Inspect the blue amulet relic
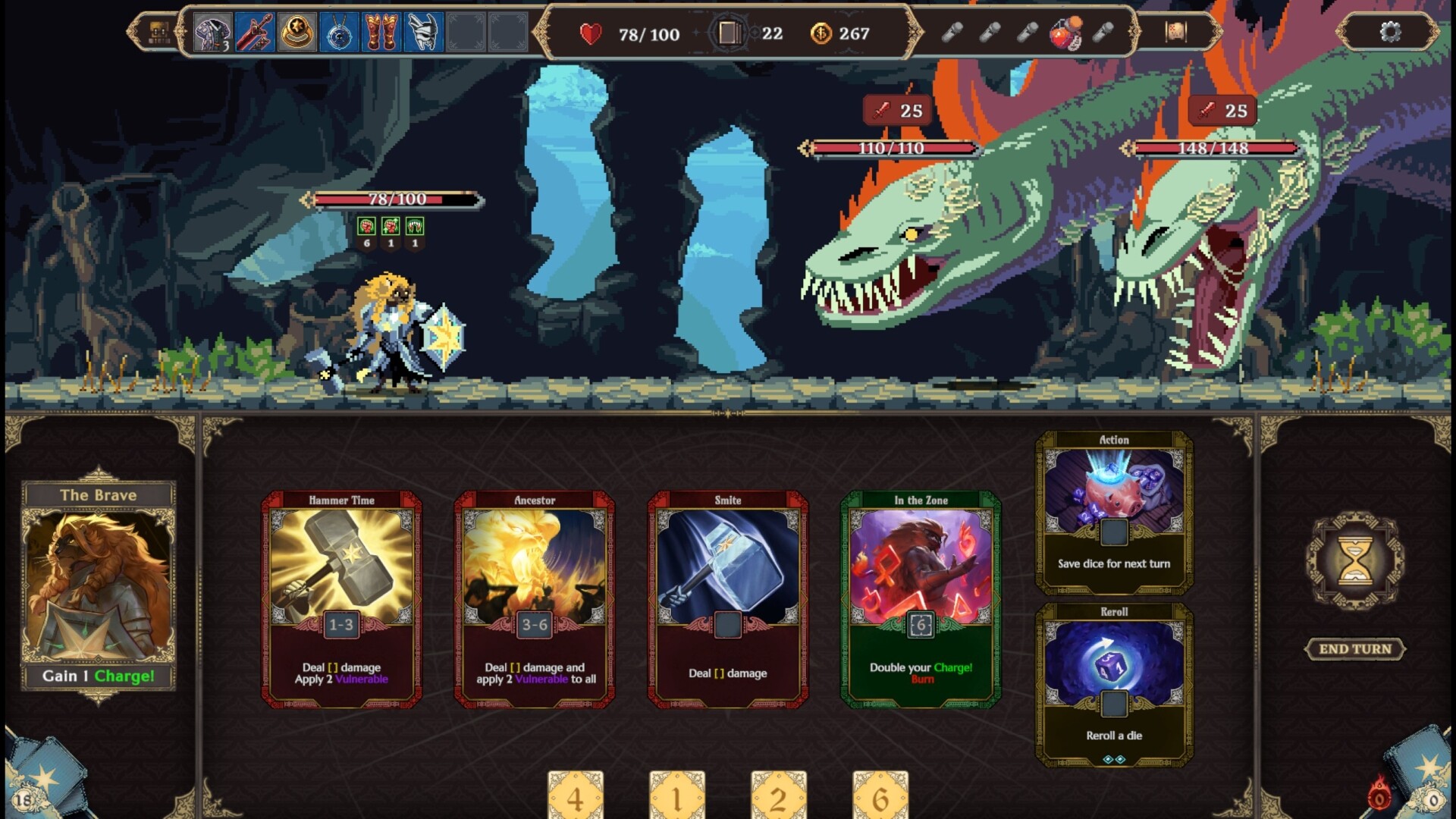The image size is (1456, 819). 339,33
